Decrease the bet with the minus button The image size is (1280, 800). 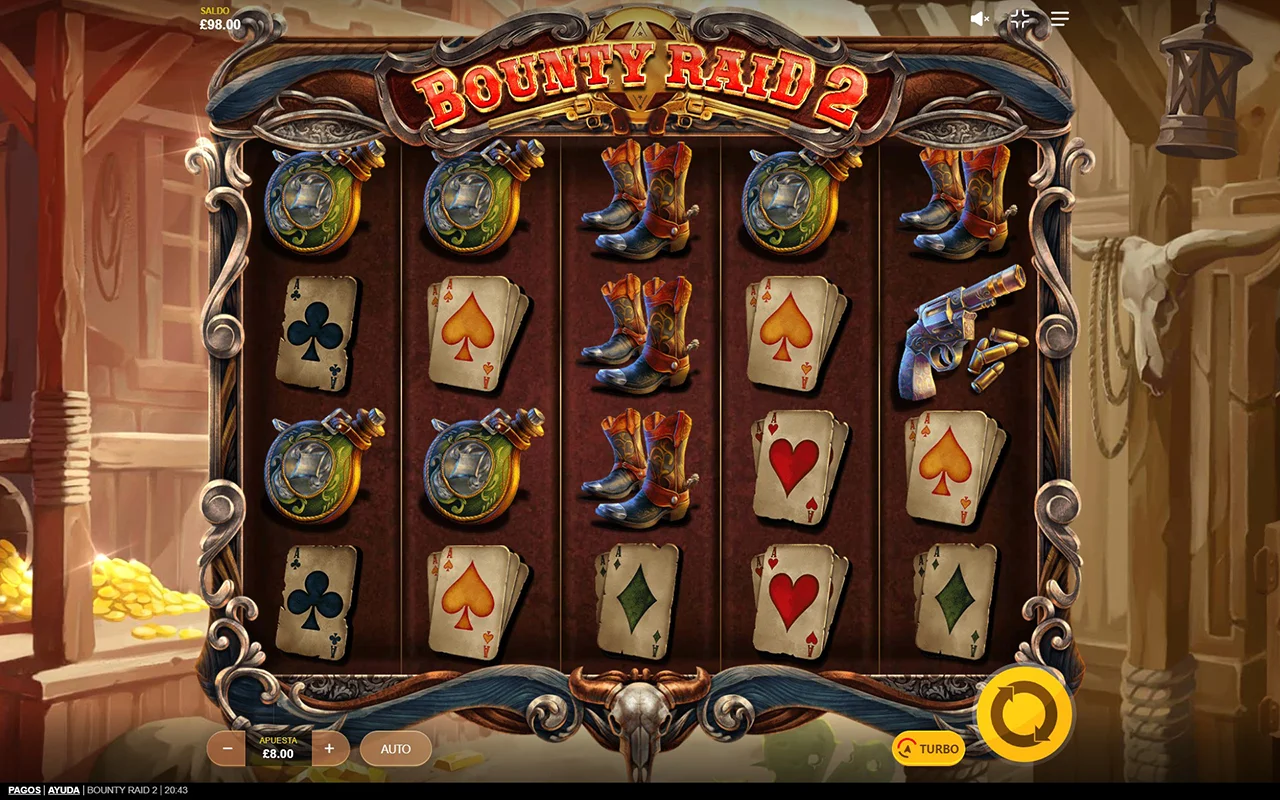227,748
